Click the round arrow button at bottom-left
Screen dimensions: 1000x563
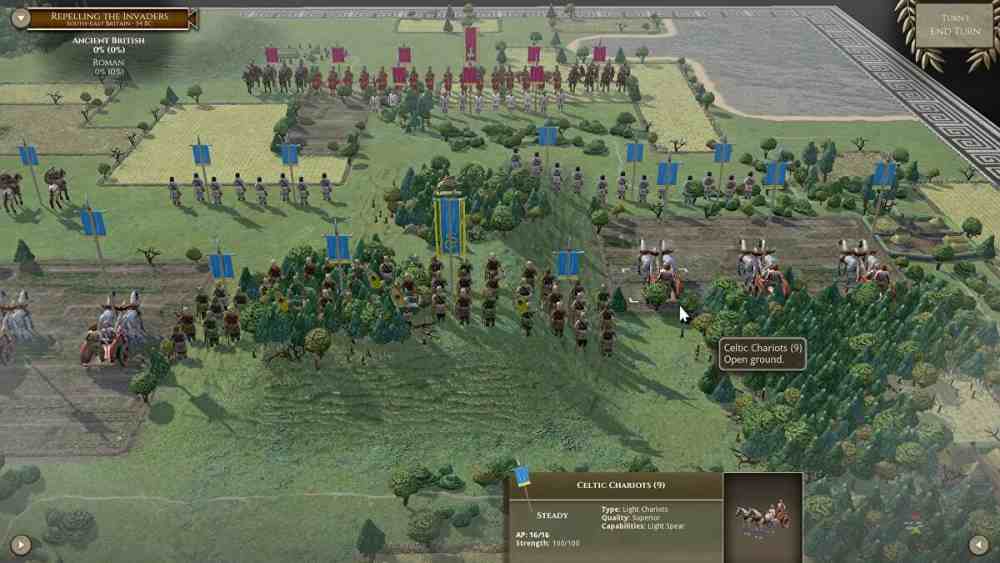pos(21,545)
